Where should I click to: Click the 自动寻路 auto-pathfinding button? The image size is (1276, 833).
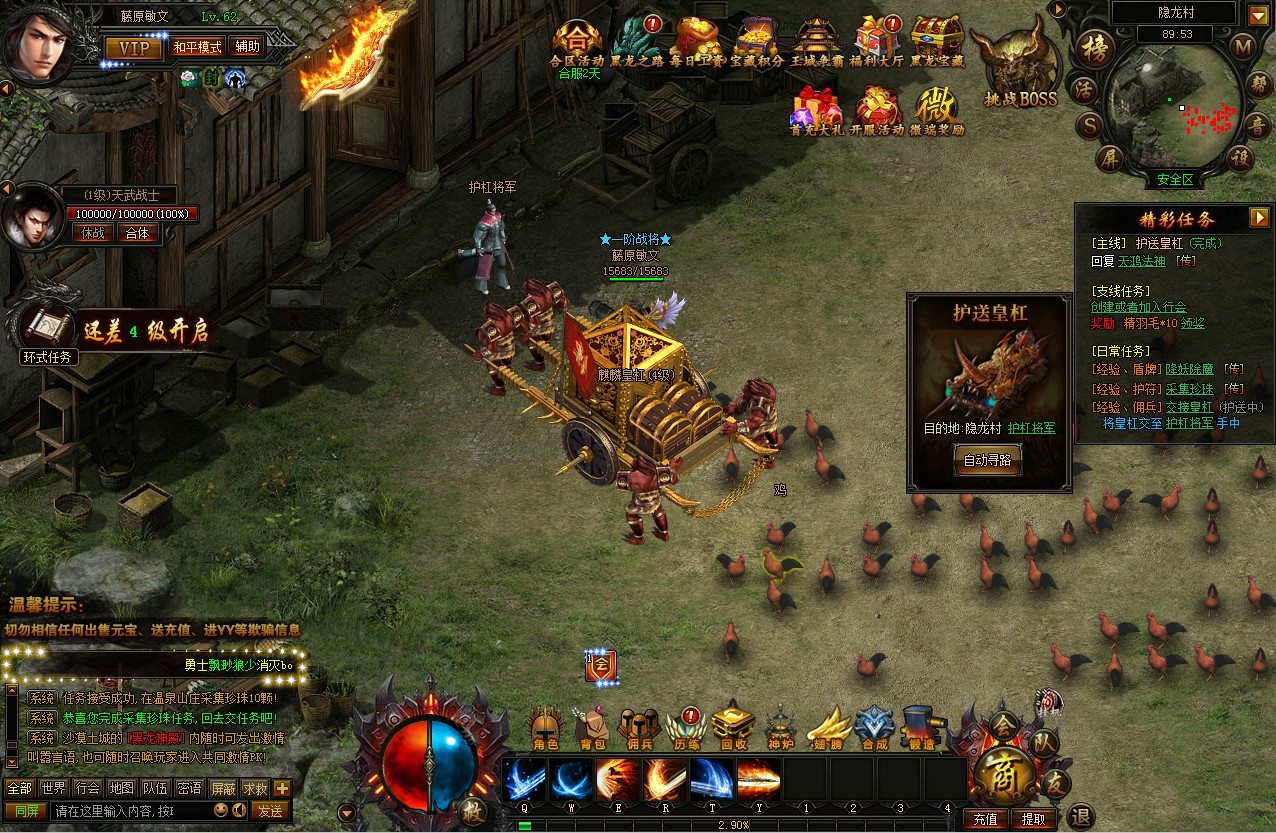[x=987, y=461]
